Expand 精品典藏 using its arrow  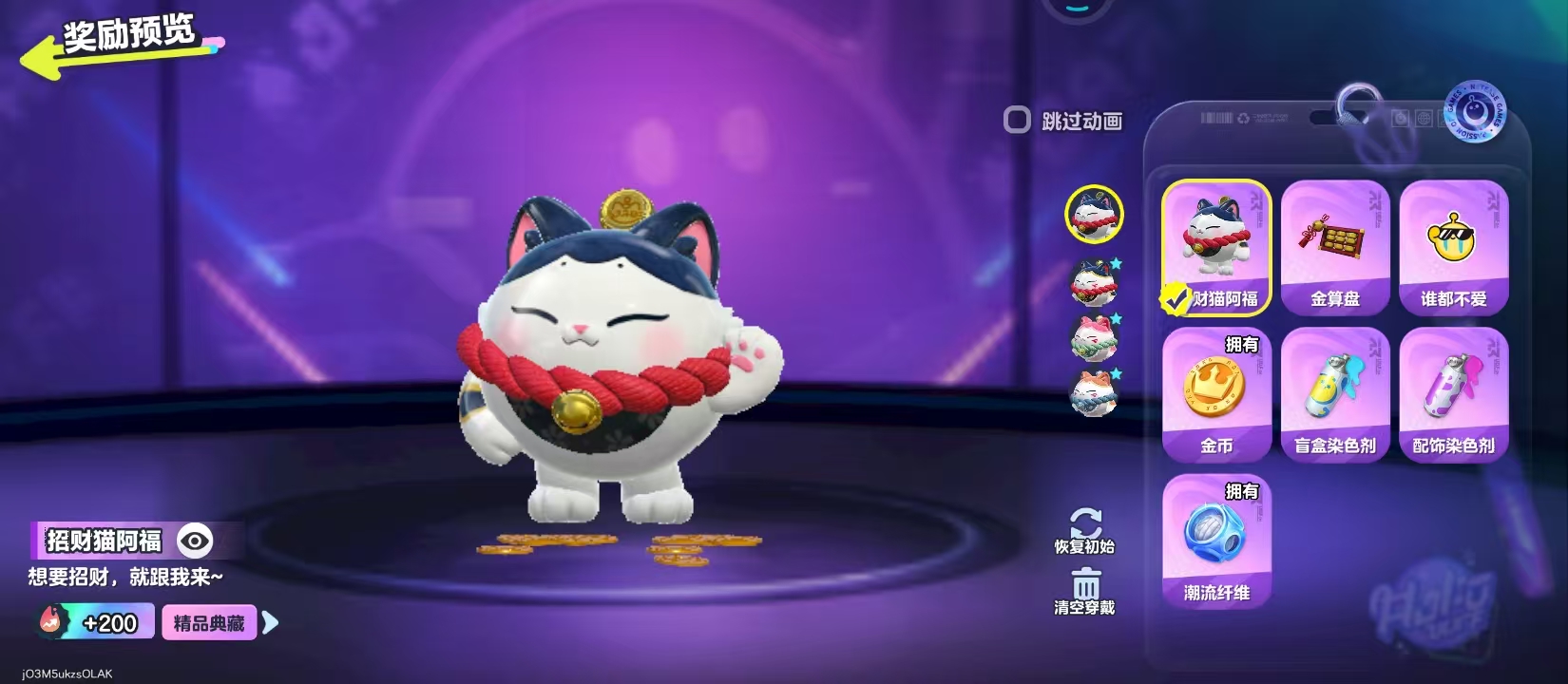click(268, 622)
